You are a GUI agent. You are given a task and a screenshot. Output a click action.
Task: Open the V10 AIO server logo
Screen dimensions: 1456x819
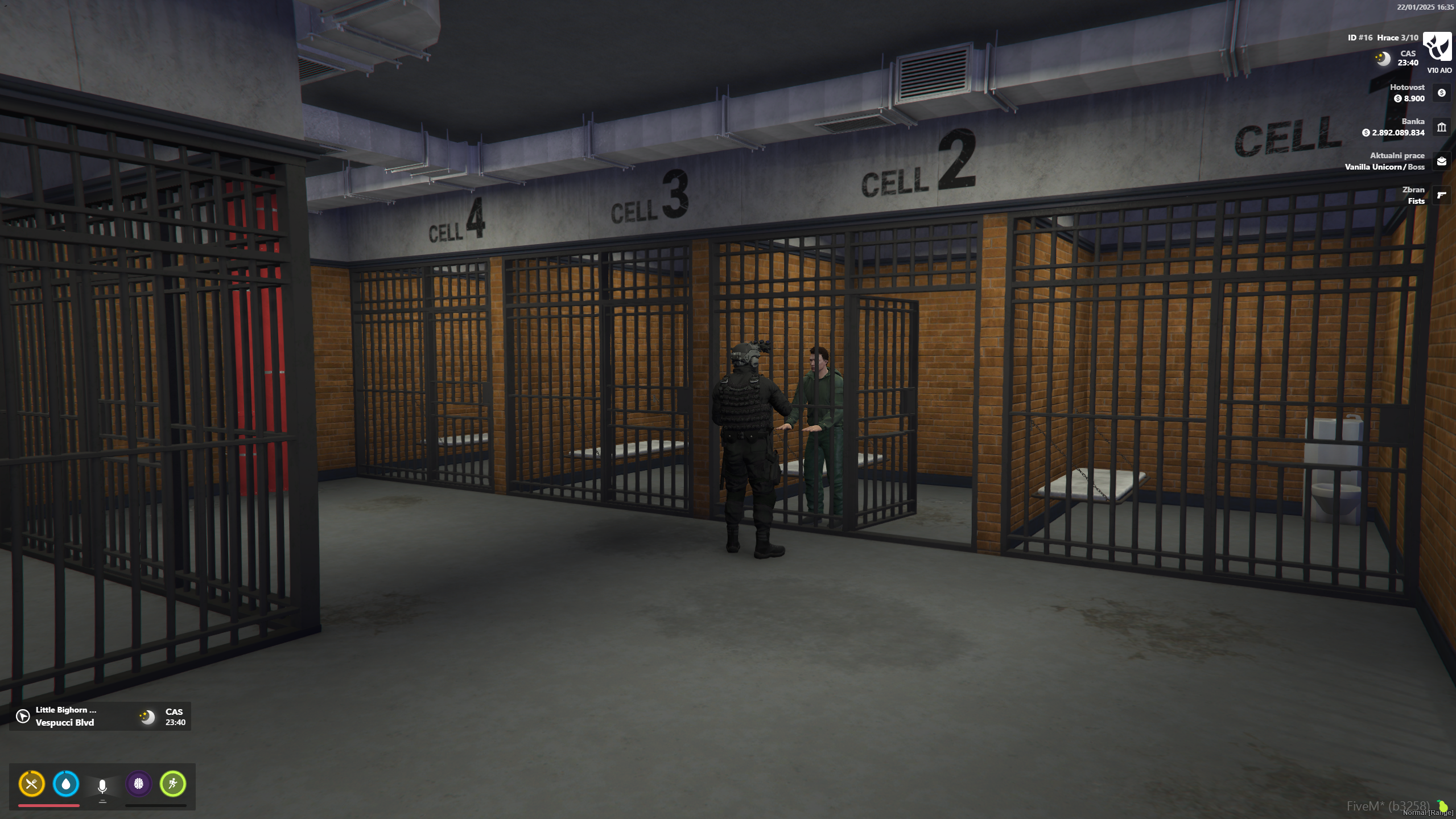(x=1436, y=46)
